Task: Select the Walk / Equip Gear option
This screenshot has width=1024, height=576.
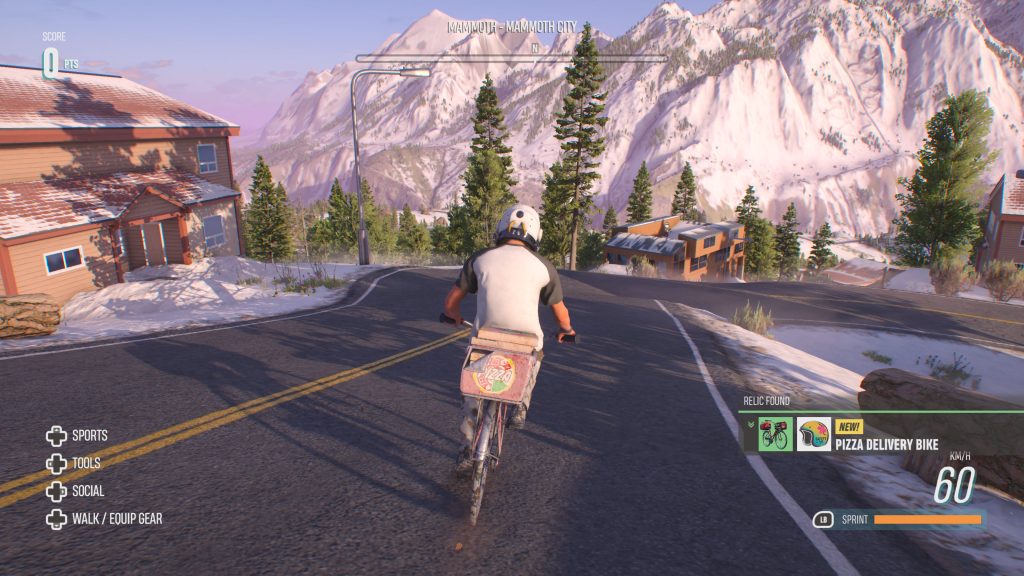Action: coord(104,519)
